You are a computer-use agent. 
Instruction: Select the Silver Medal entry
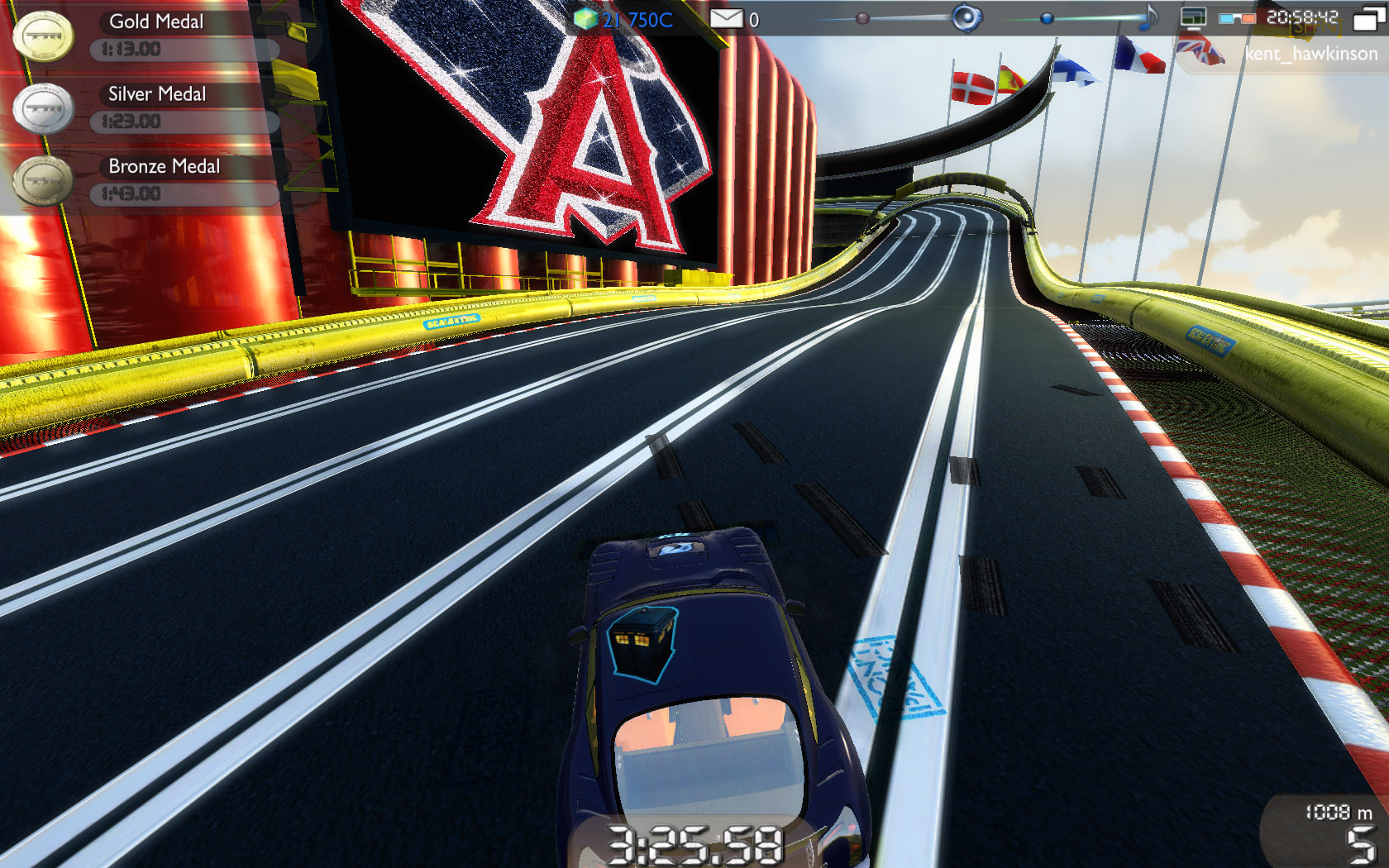(x=157, y=94)
